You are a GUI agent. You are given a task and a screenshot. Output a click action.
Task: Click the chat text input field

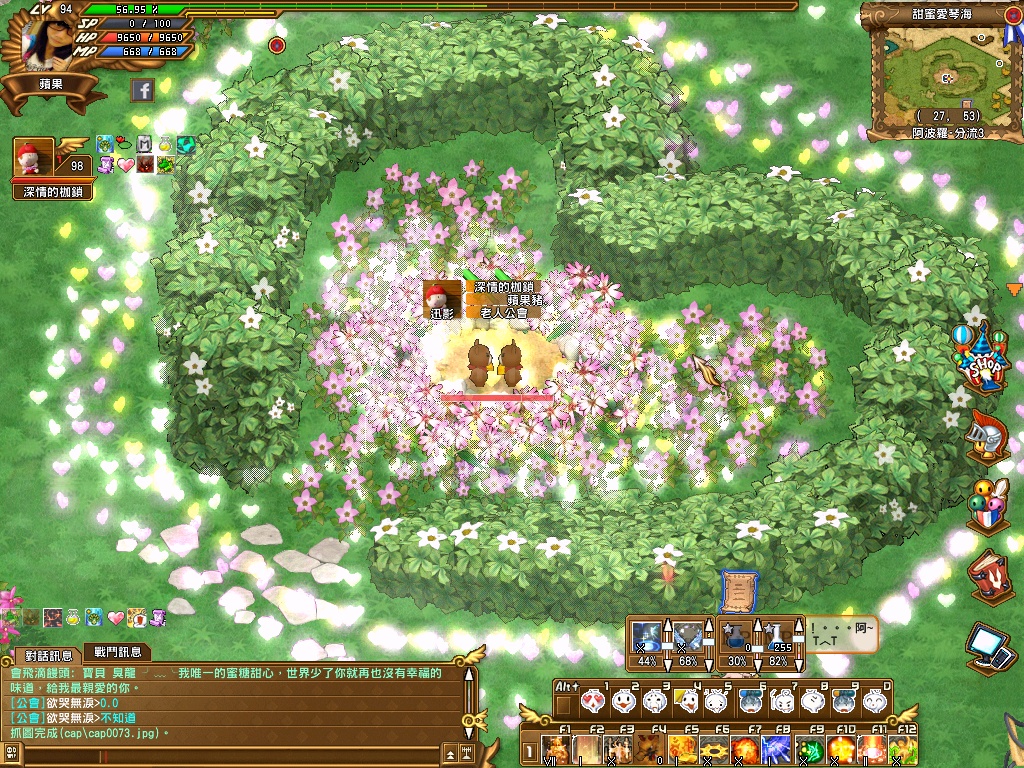[230, 753]
